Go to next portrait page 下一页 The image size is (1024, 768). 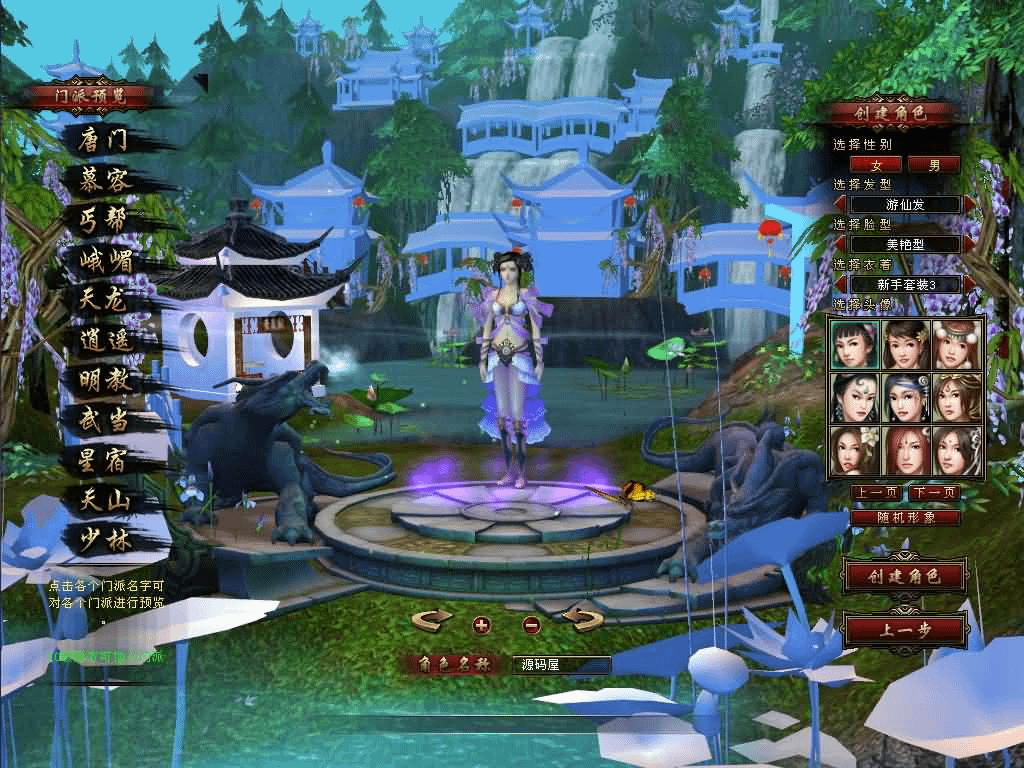click(x=934, y=493)
